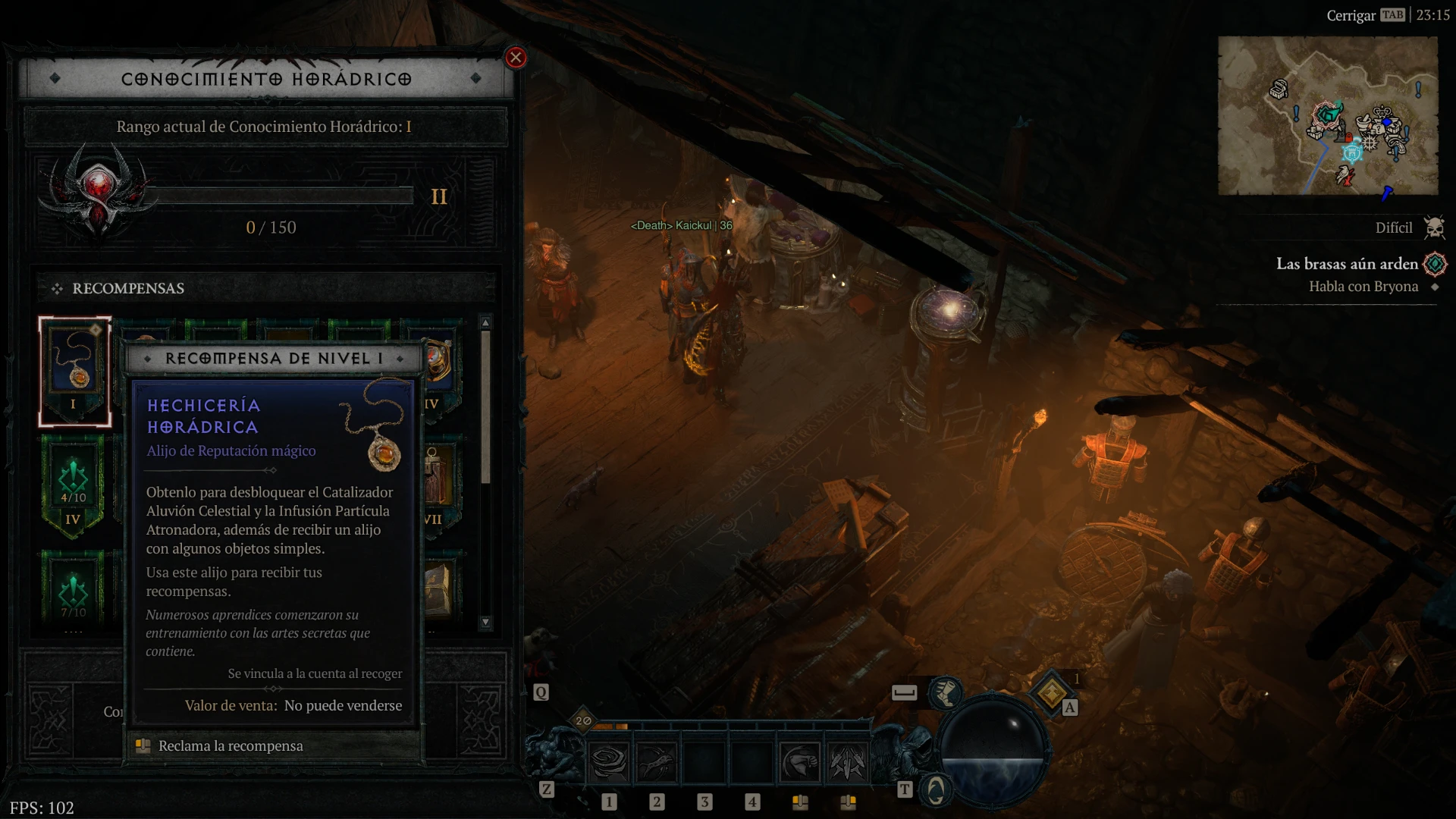Click the golden diamond potion icon
The height and width of the screenshot is (819, 1456).
pyautogui.click(x=1051, y=692)
